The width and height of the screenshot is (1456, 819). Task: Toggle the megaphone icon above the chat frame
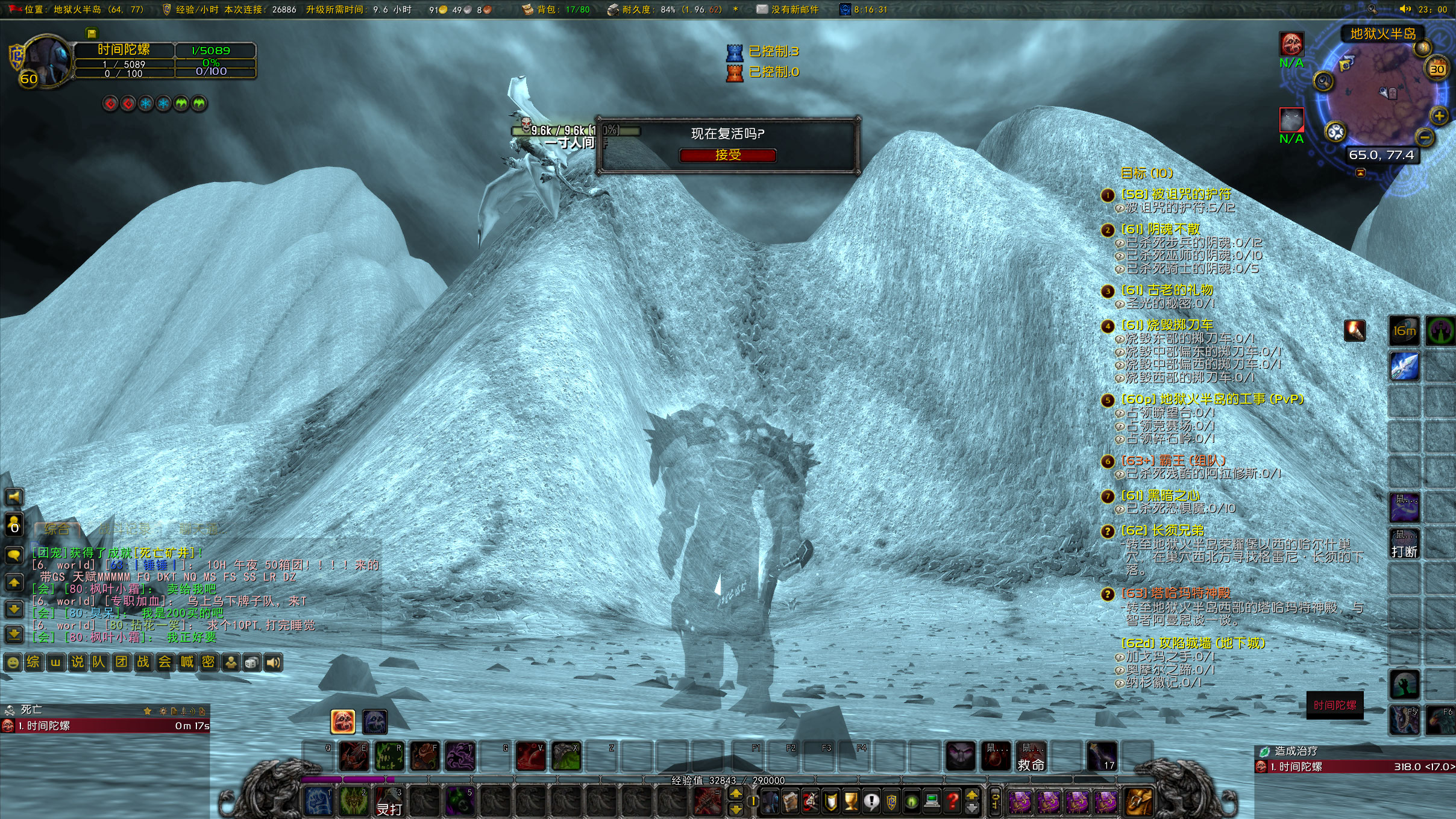click(x=13, y=496)
